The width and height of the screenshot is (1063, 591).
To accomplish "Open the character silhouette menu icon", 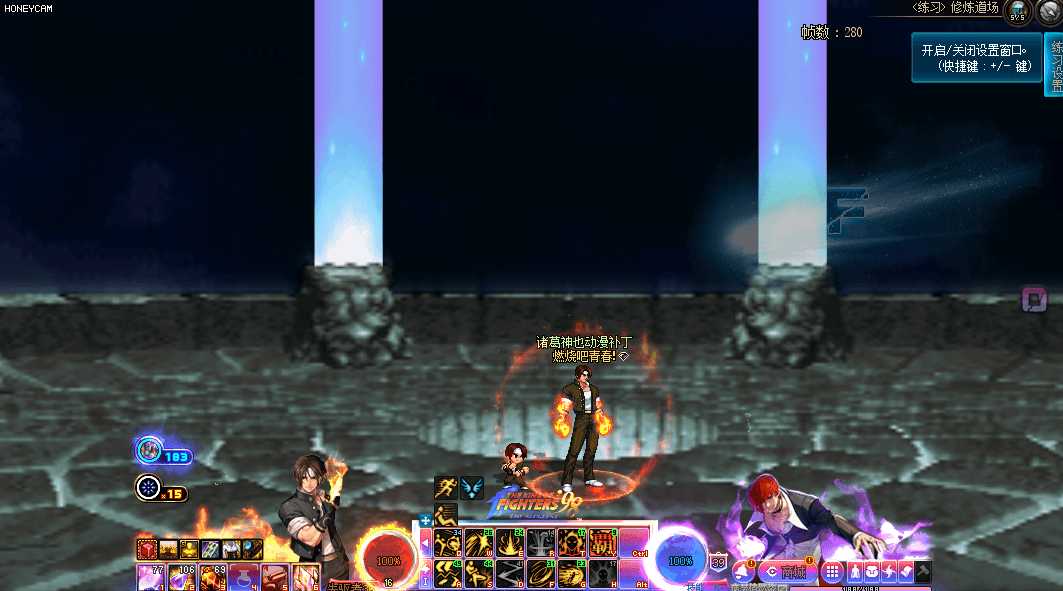I will pyautogui.click(x=853, y=572).
